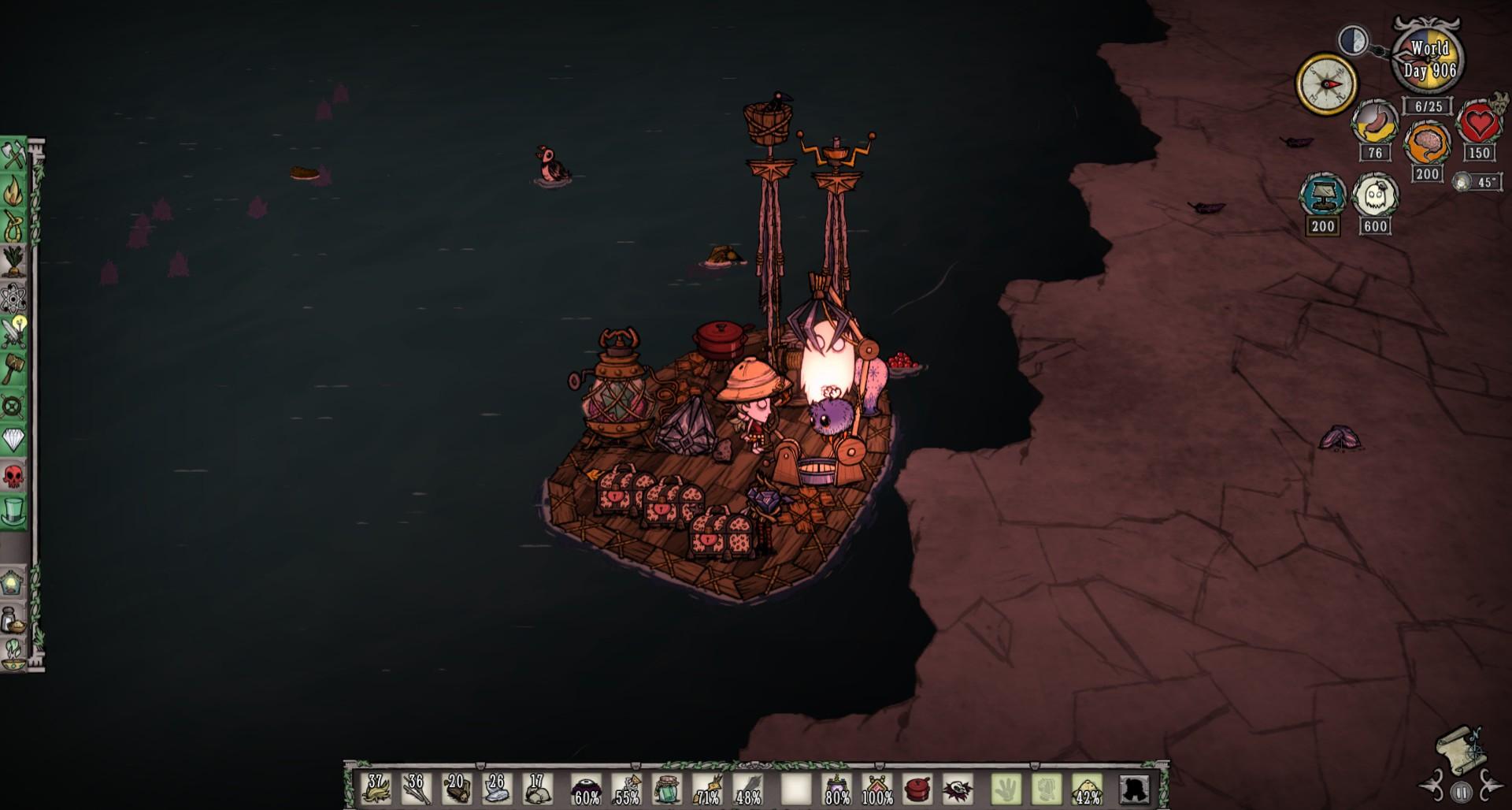Select the logs stack of 20
This screenshot has width=1512, height=810.
456,789
